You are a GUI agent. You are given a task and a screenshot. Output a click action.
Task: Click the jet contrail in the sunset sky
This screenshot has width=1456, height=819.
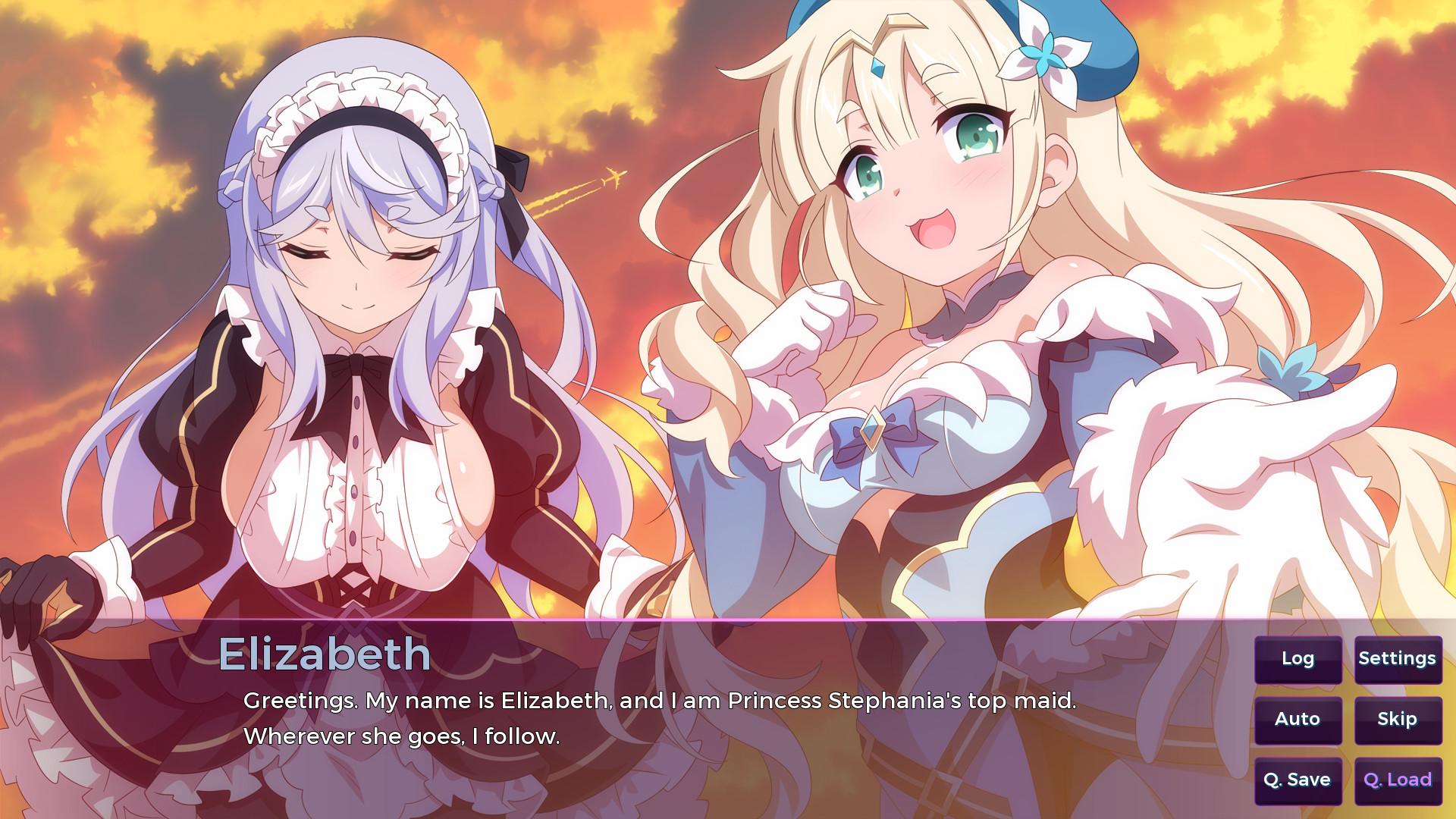click(x=584, y=190)
